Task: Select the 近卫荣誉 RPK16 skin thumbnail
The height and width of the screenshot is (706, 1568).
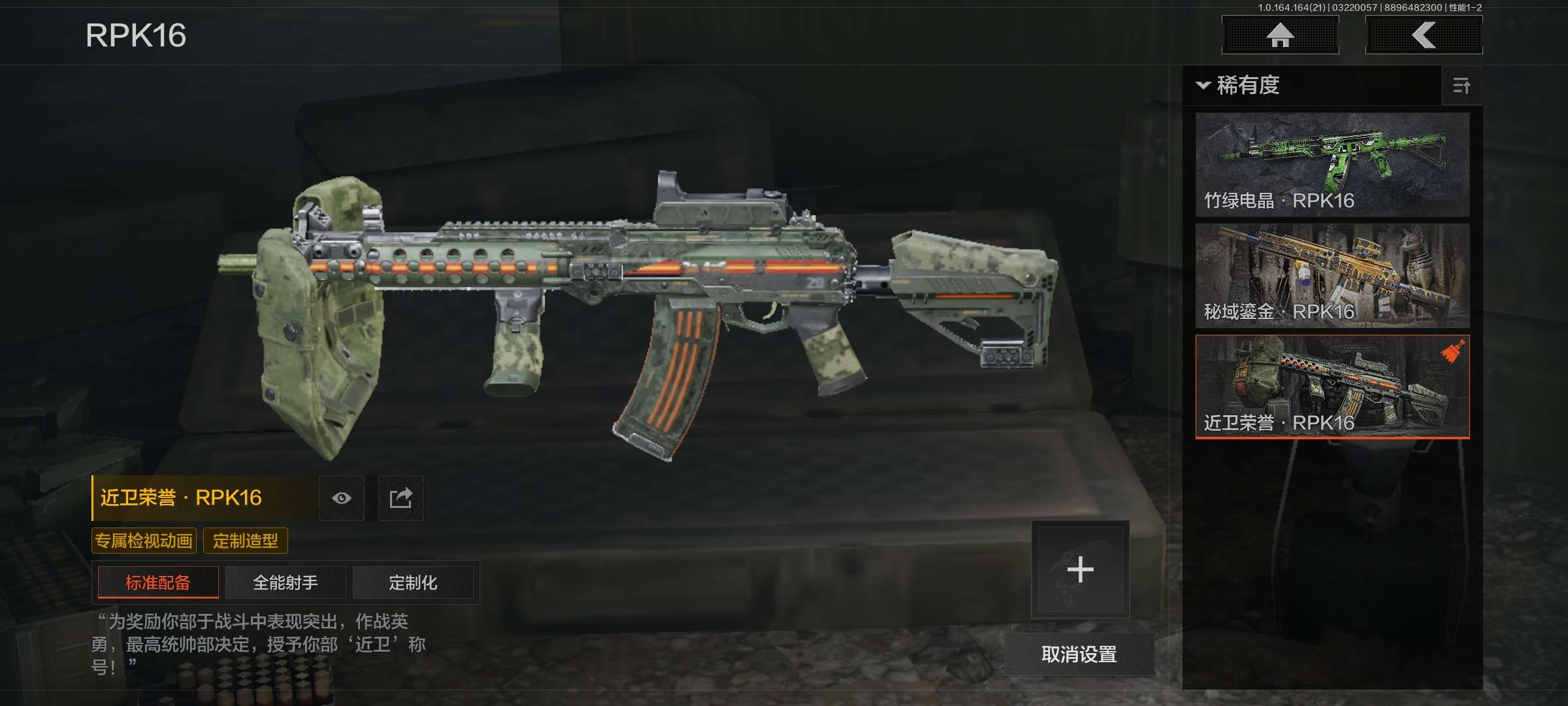Action: [x=1332, y=386]
